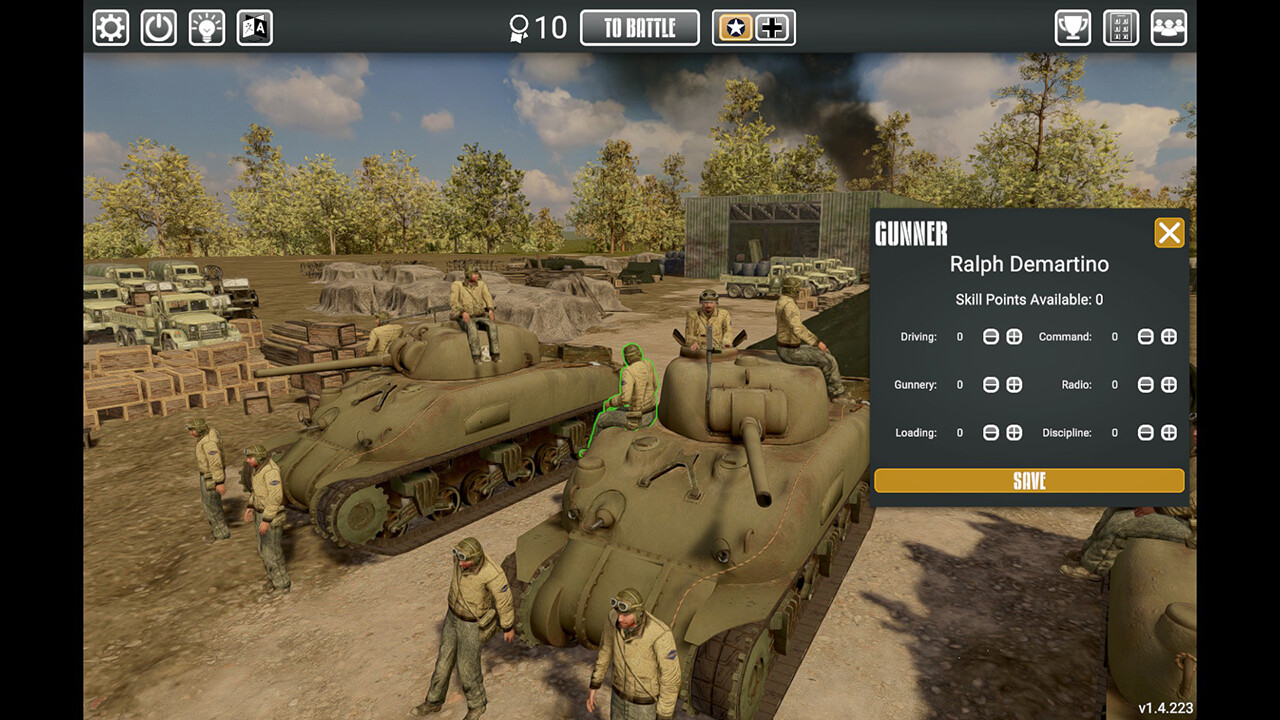Open the language/map translation icon
This screenshot has height=720, width=1280.
point(254,27)
